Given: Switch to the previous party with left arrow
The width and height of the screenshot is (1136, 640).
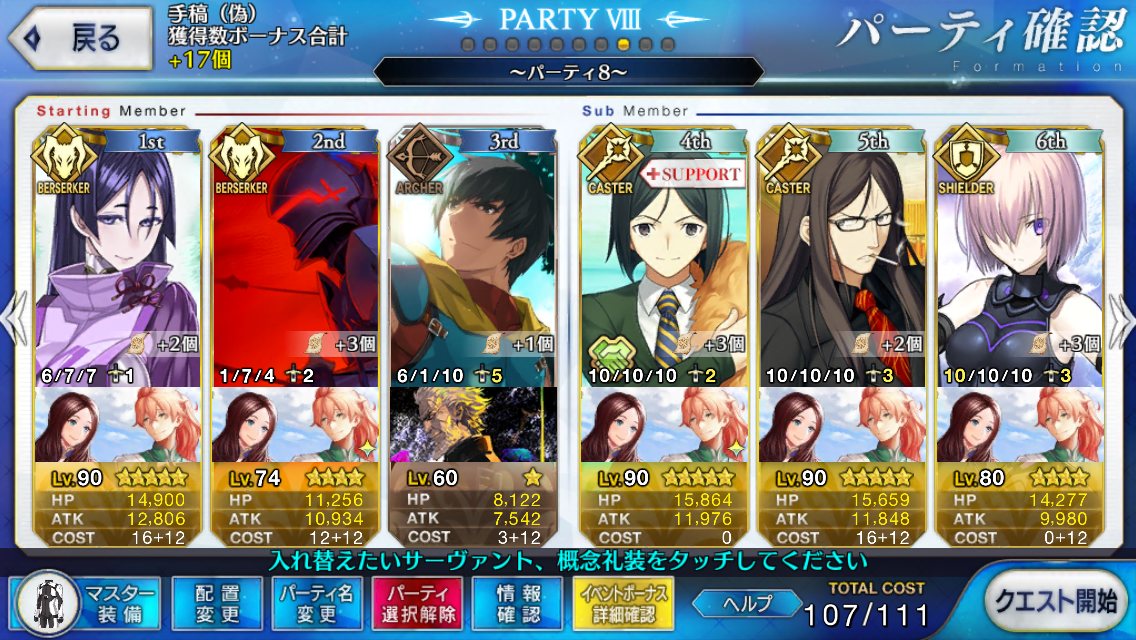Looking at the screenshot, I should (14, 320).
